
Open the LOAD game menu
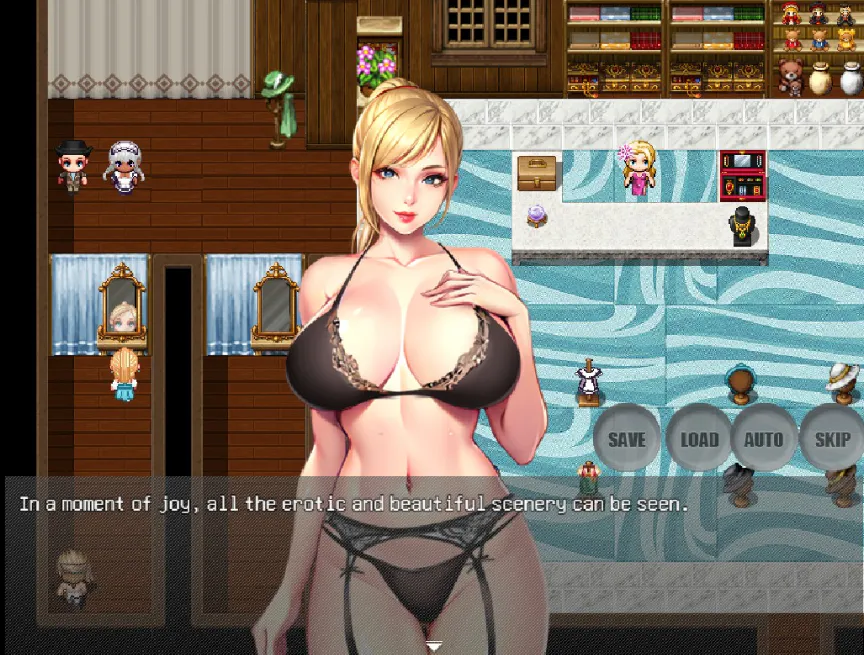[699, 438]
